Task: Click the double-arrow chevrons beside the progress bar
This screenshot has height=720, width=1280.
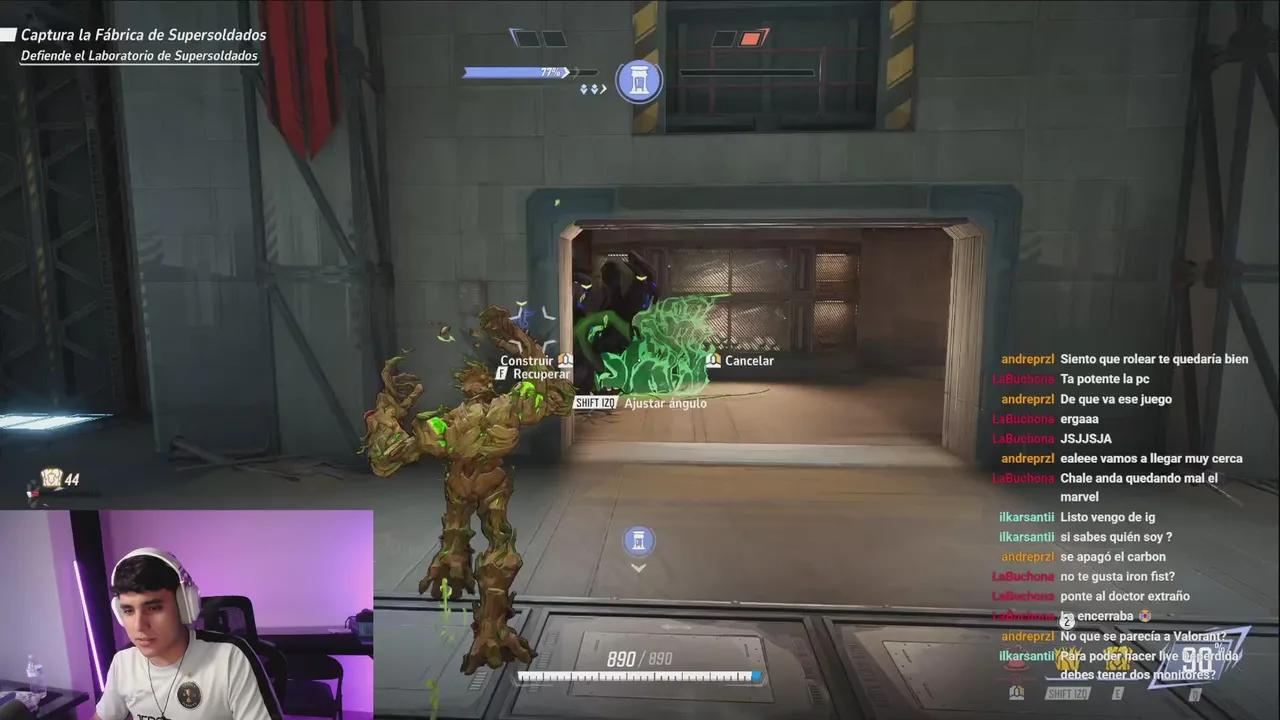Action: (x=588, y=88)
